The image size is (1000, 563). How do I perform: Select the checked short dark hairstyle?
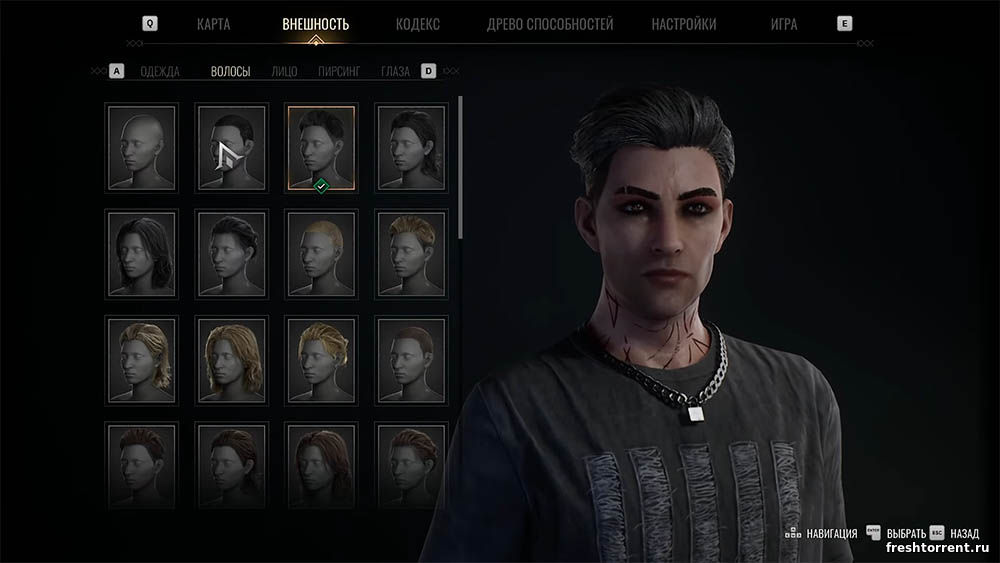click(320, 147)
